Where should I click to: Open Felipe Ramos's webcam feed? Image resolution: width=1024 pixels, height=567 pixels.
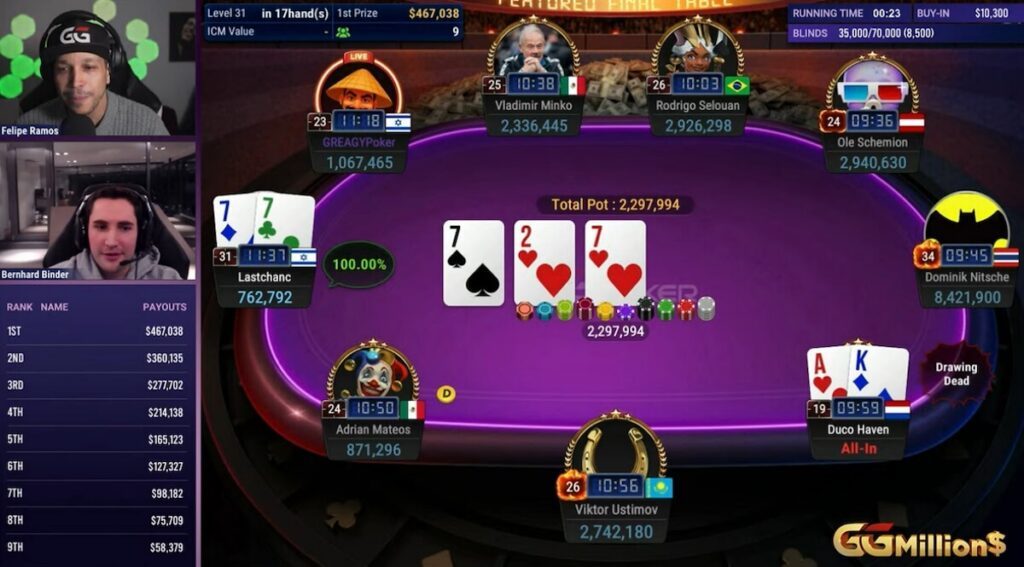[97, 68]
